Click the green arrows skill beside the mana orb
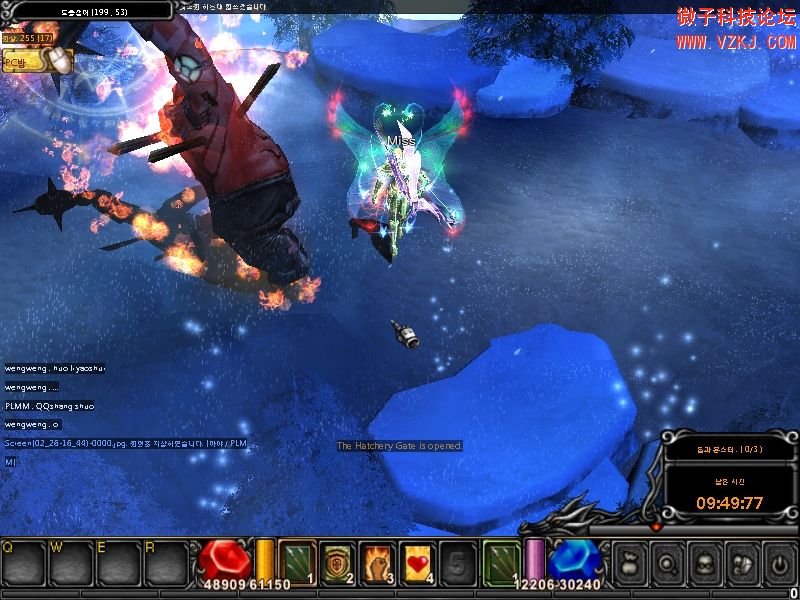Image resolution: width=800 pixels, height=600 pixels. click(501, 561)
